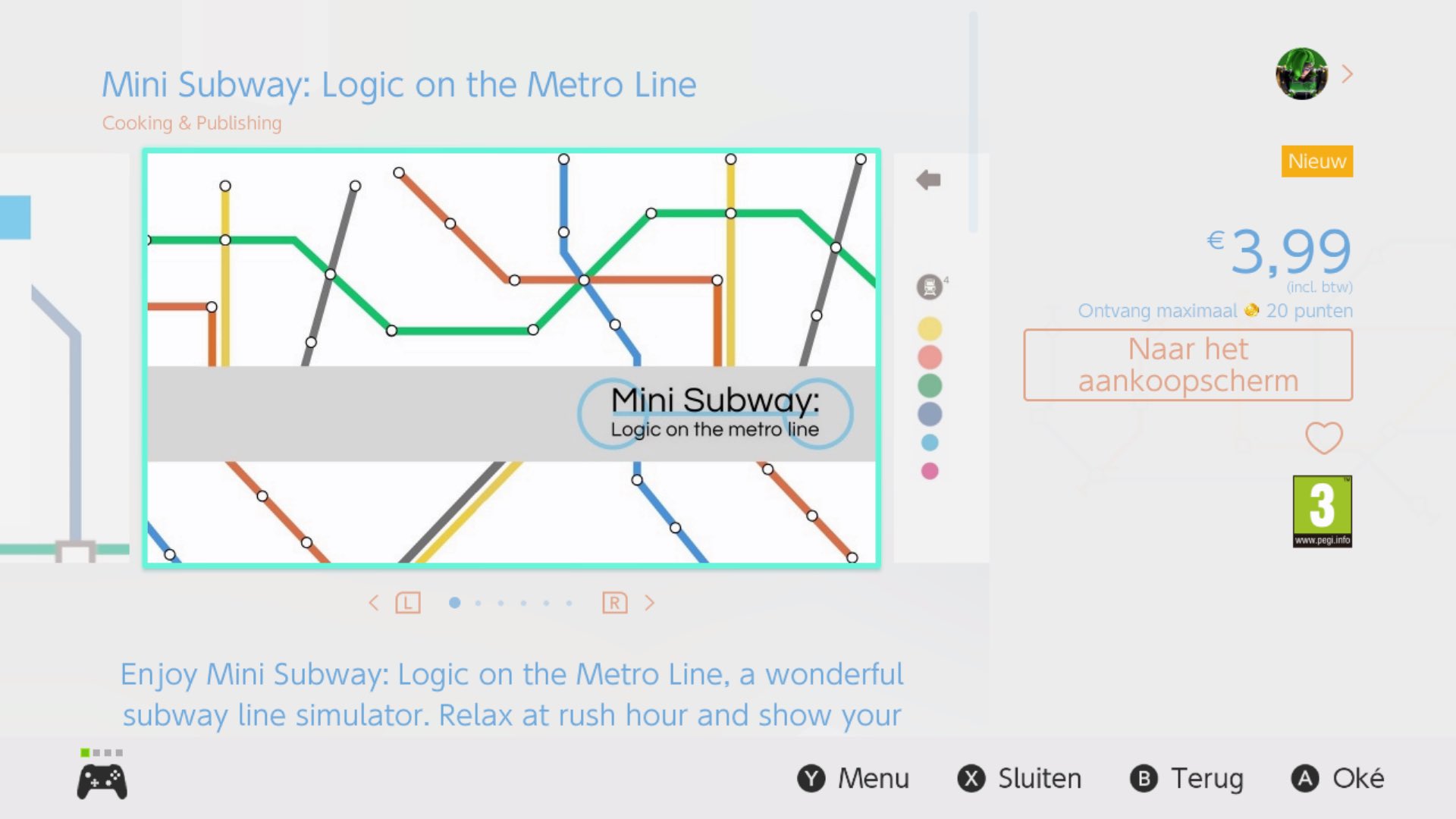The height and width of the screenshot is (819, 1456).
Task: Select the highlighted Mini Subway screenshot
Action: [x=512, y=358]
